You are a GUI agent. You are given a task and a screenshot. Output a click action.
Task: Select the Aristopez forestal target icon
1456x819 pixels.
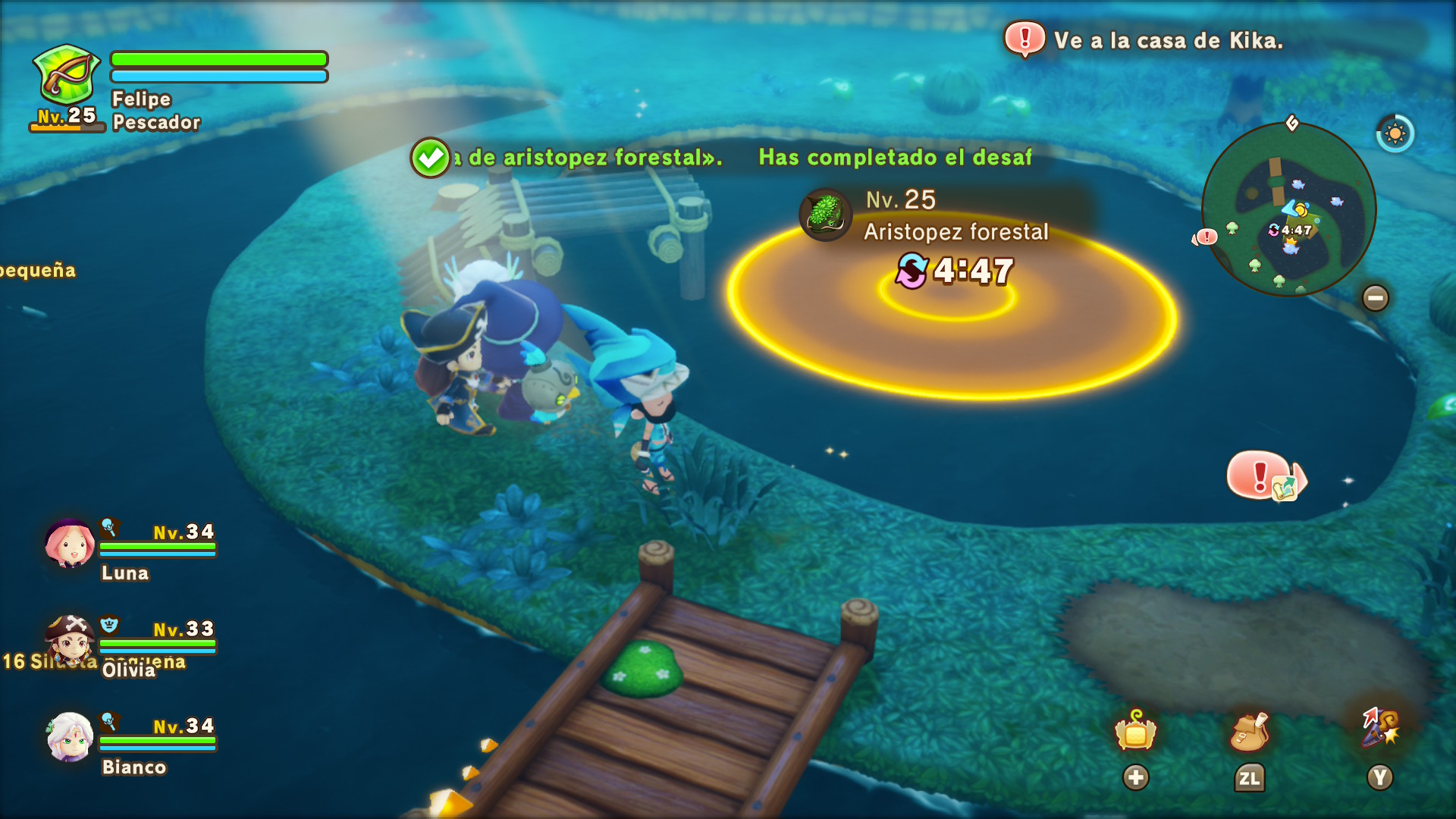[x=826, y=215]
